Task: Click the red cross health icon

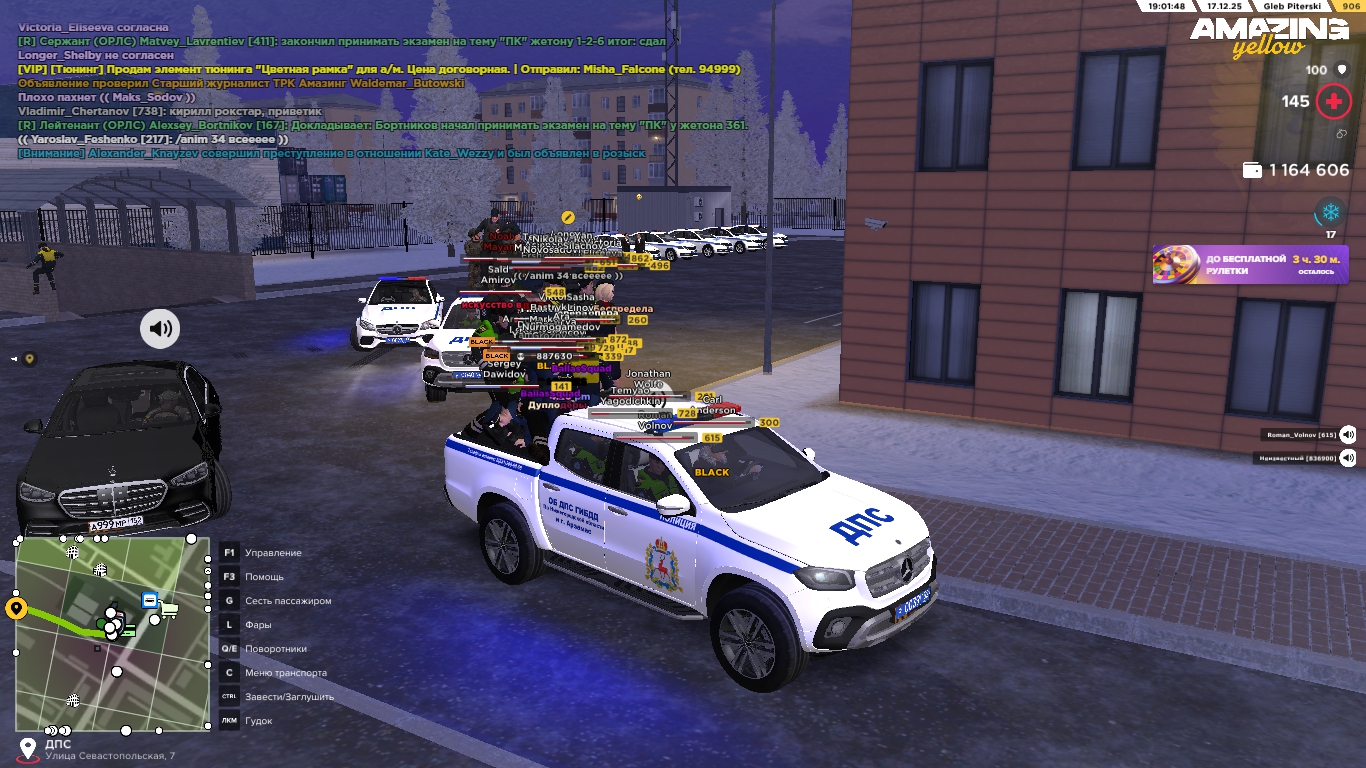Action: click(1333, 101)
